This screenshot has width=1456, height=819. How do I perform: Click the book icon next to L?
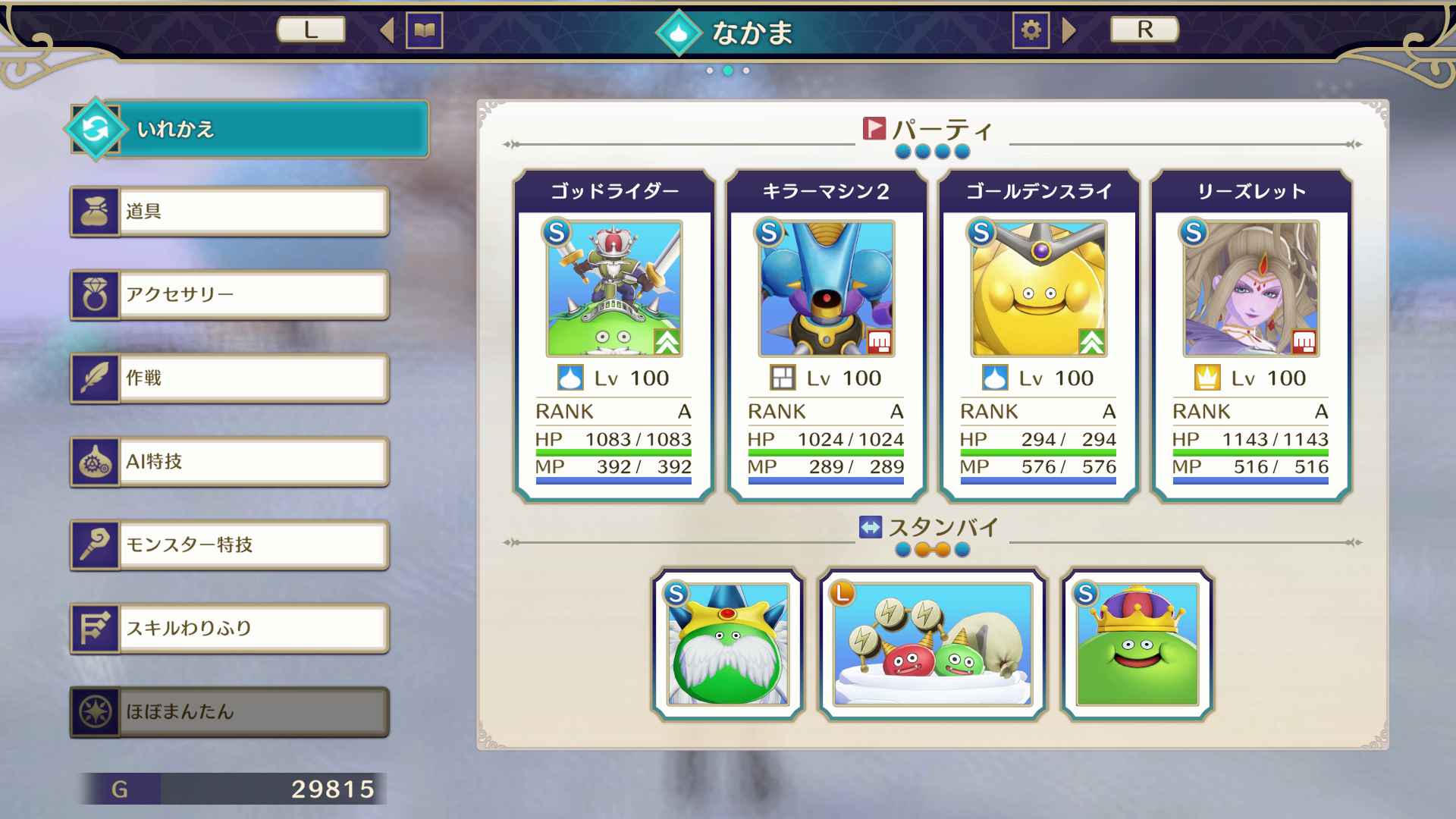click(425, 31)
